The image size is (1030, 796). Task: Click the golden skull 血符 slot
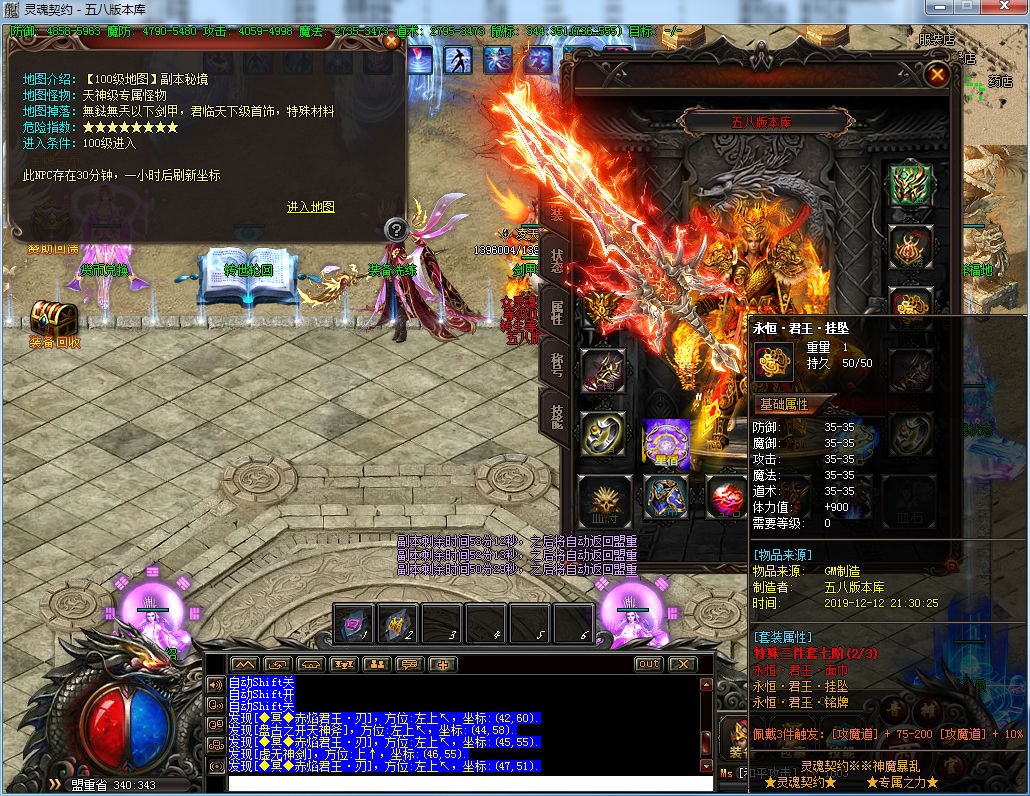603,498
